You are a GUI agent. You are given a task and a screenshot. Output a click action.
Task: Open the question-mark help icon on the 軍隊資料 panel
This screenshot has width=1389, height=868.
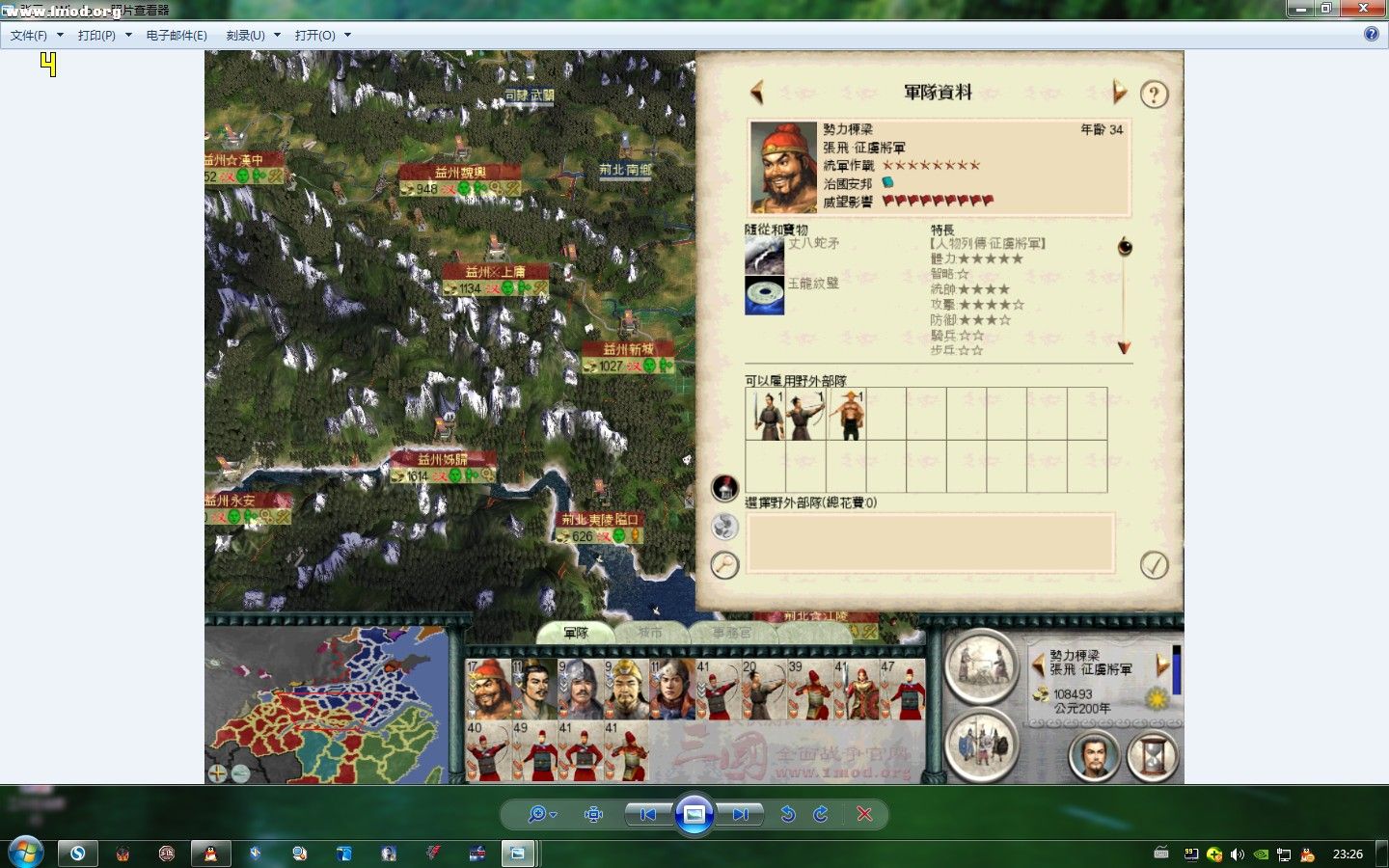point(1154,95)
